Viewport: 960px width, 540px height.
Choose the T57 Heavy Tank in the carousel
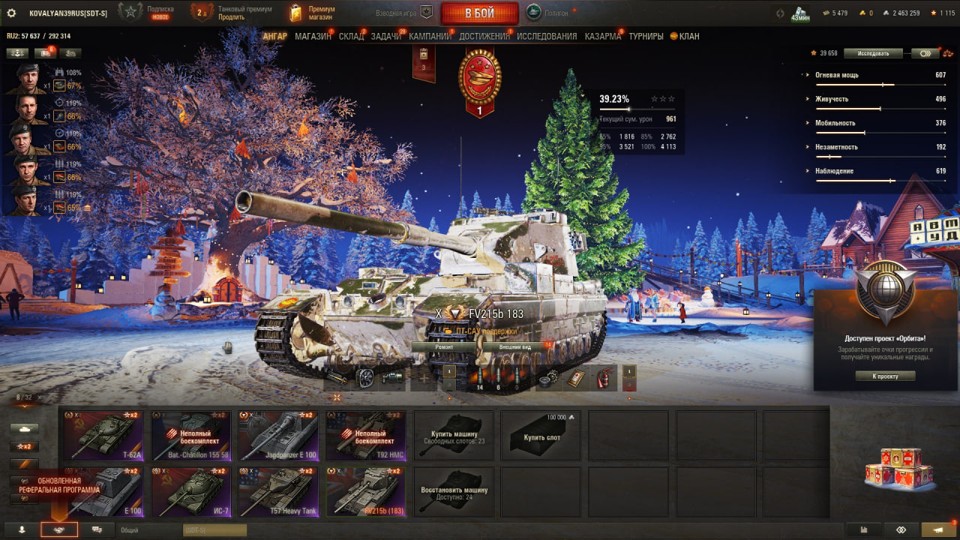278,491
